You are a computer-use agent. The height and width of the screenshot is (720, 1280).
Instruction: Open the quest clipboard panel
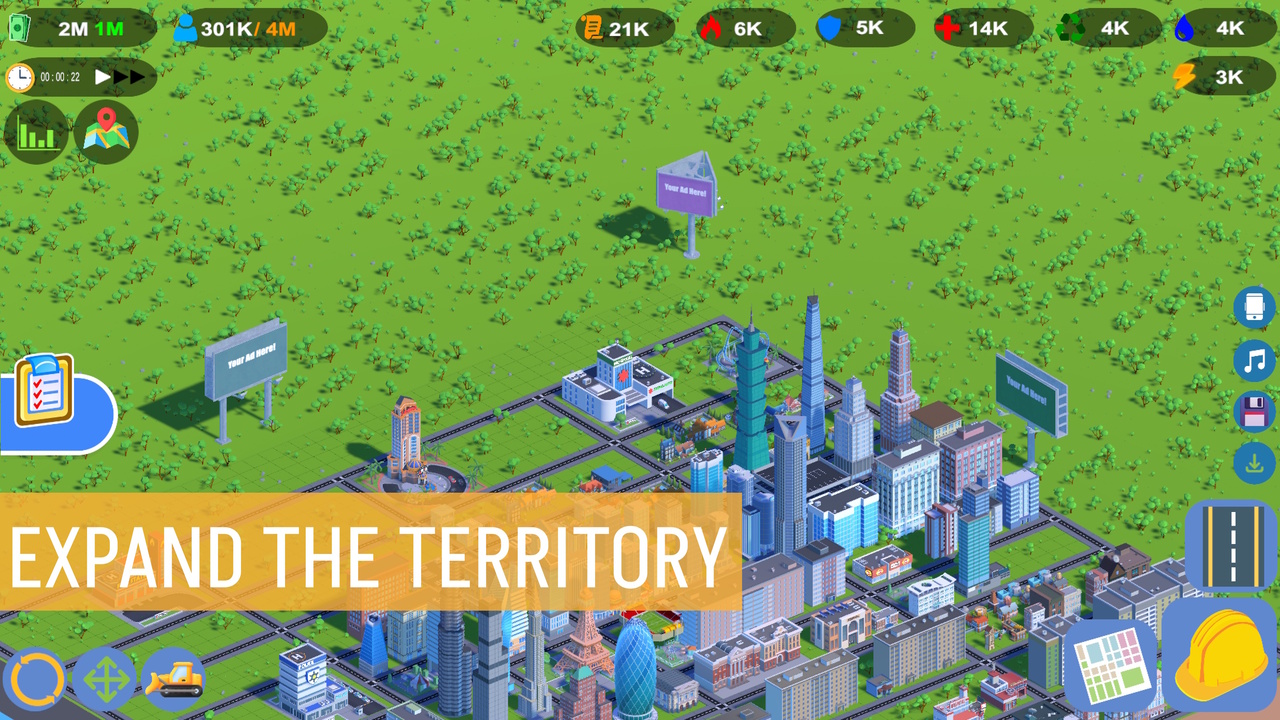tap(44, 392)
